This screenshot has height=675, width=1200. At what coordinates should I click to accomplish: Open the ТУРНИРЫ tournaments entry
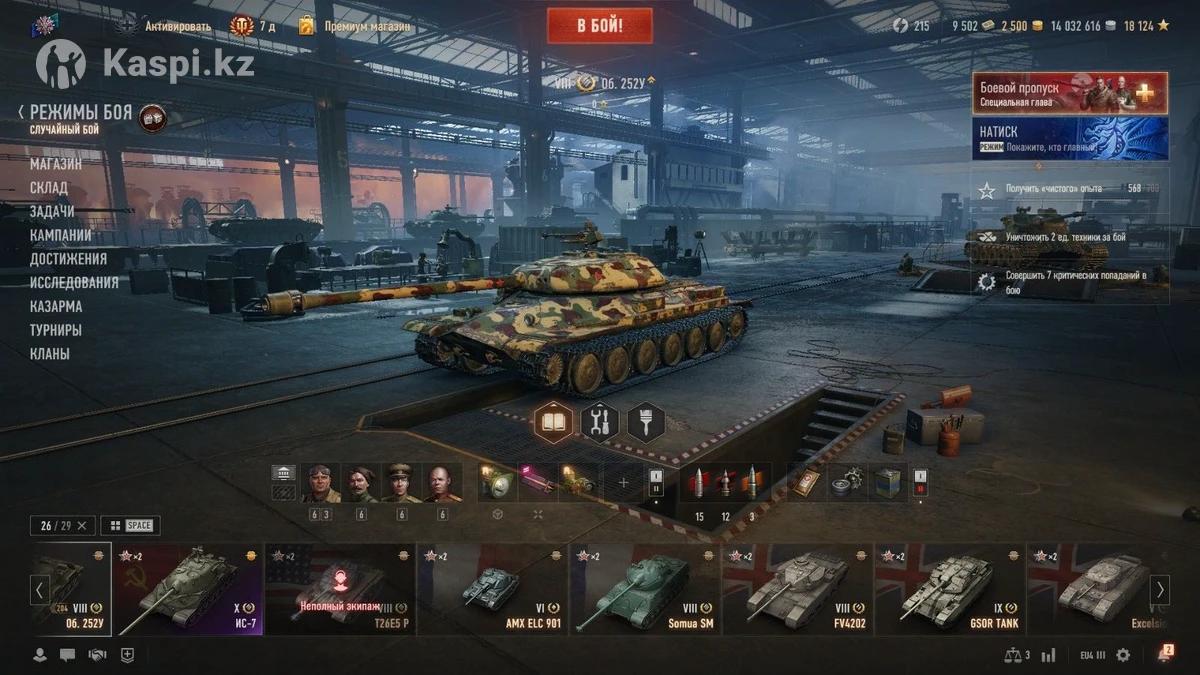[56, 330]
